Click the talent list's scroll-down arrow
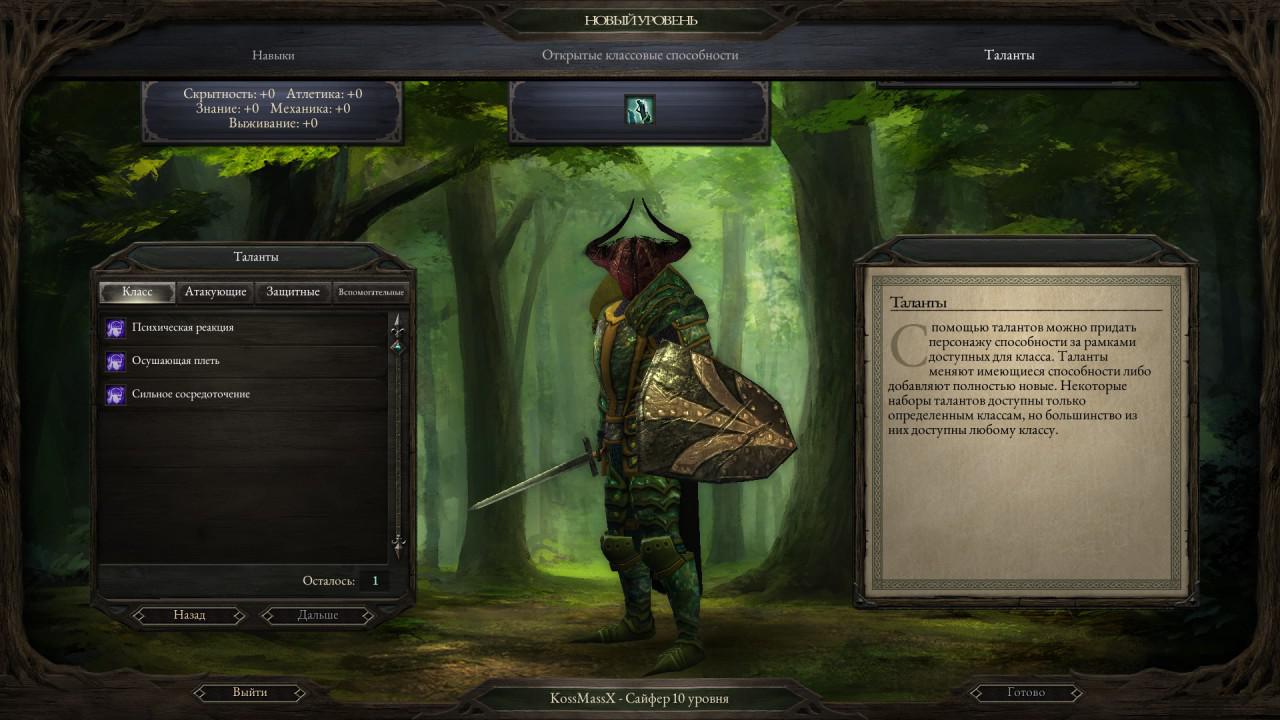The width and height of the screenshot is (1280, 720). coord(398,545)
